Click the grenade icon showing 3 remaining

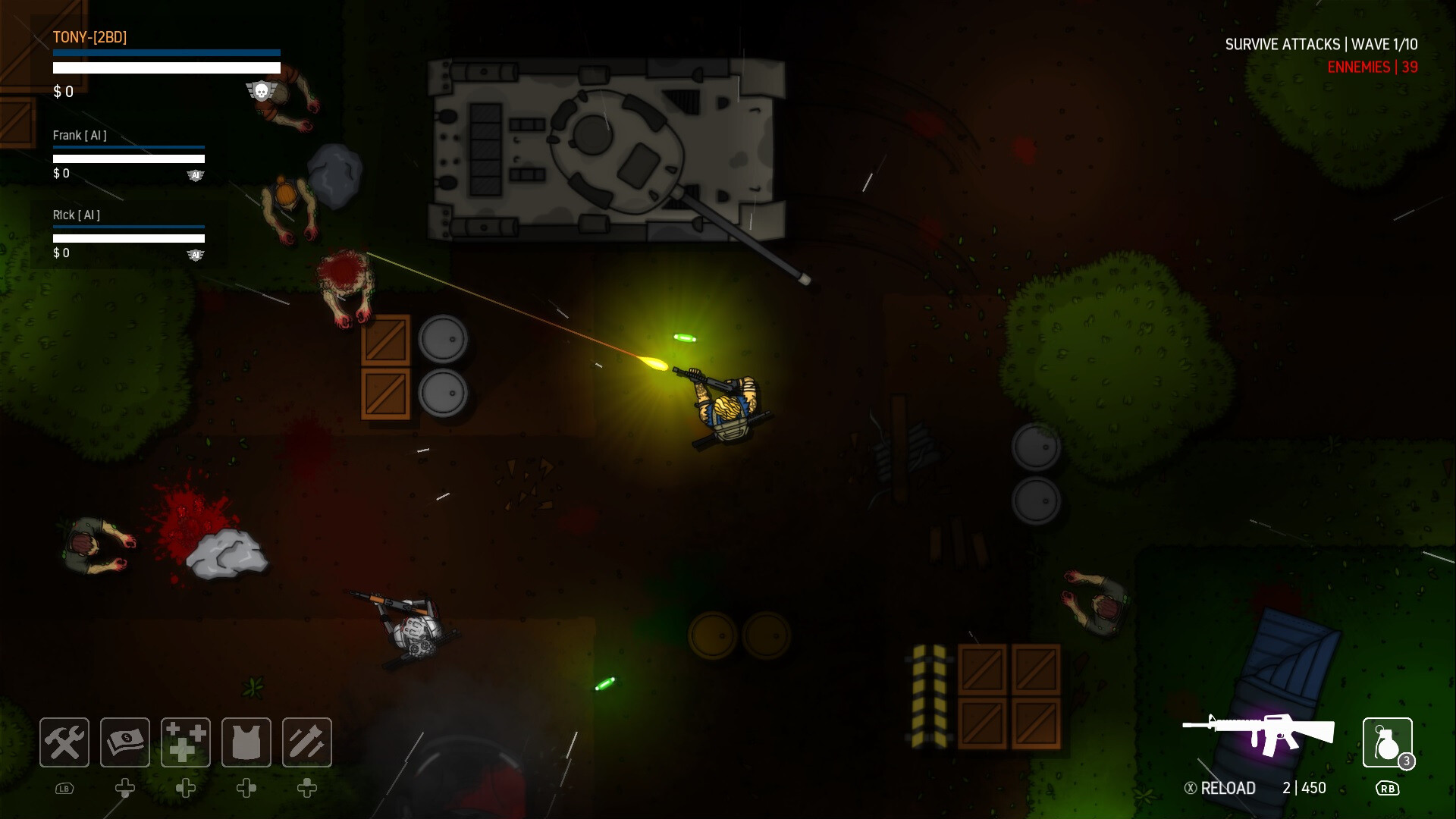[1388, 742]
